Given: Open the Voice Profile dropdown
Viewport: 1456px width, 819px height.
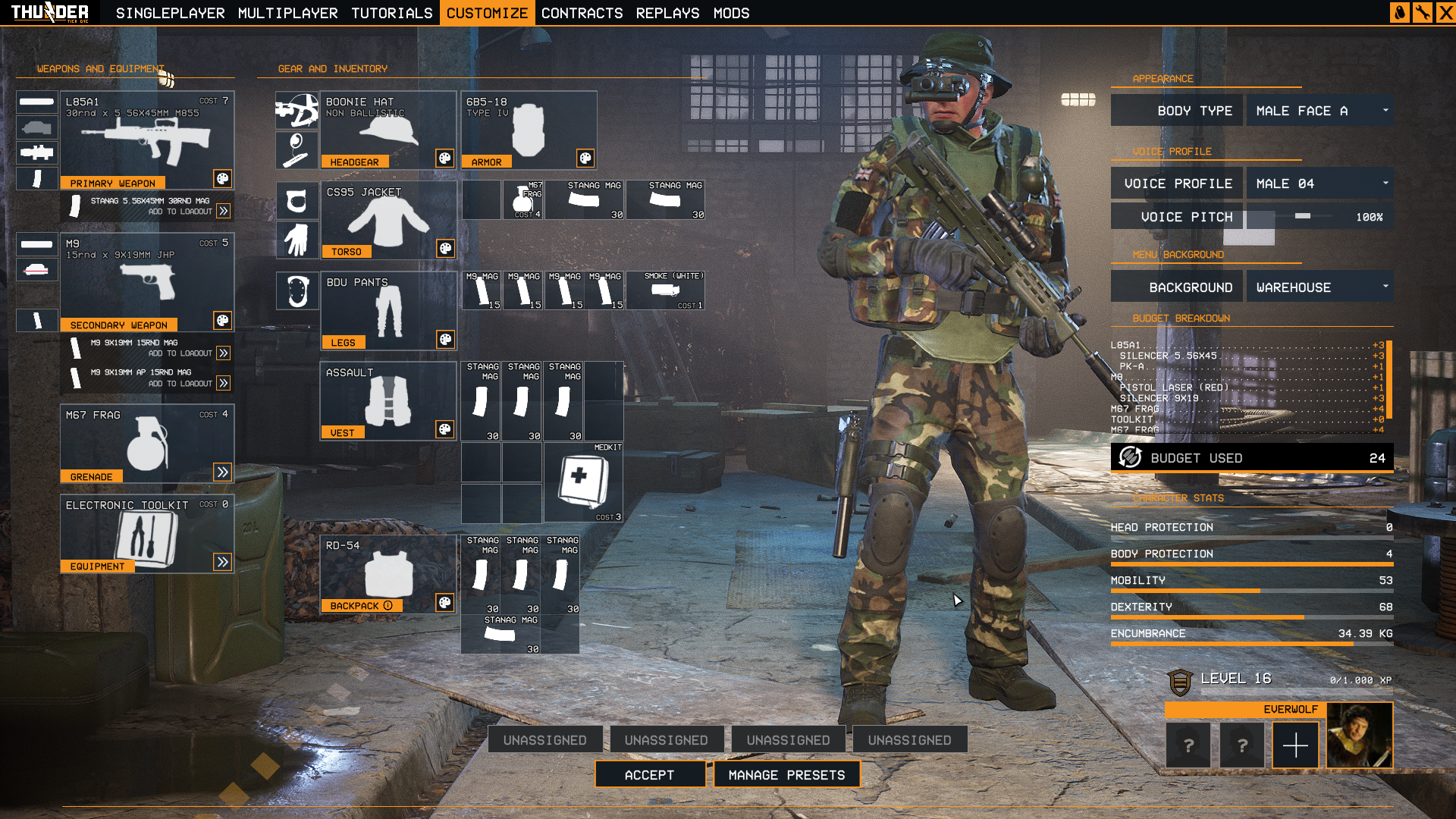Looking at the screenshot, I should pyautogui.click(x=1319, y=184).
